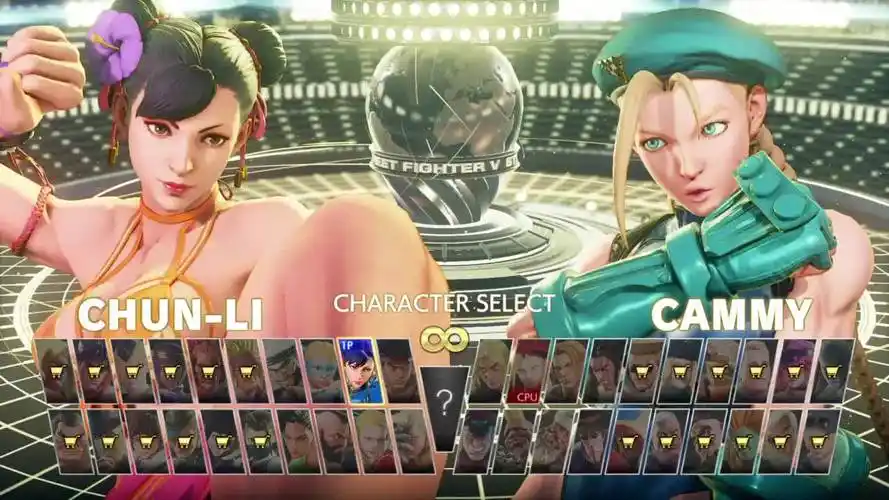Choose Laura's portrait with the green outfit
This screenshot has height=500, width=889.
point(295,441)
